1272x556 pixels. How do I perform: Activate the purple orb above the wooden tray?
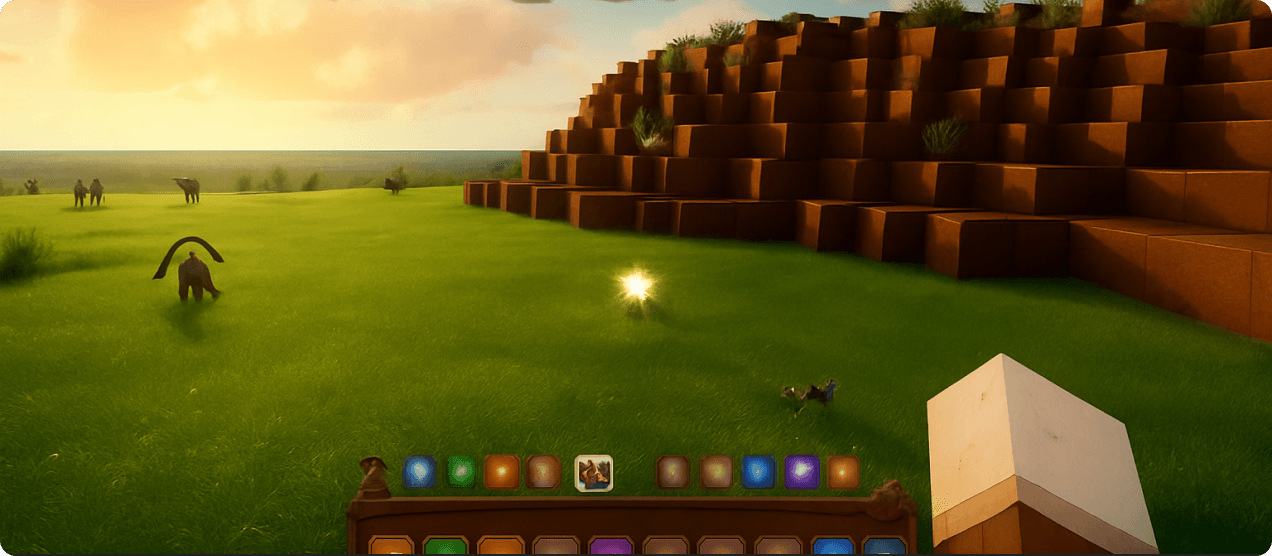(x=802, y=472)
